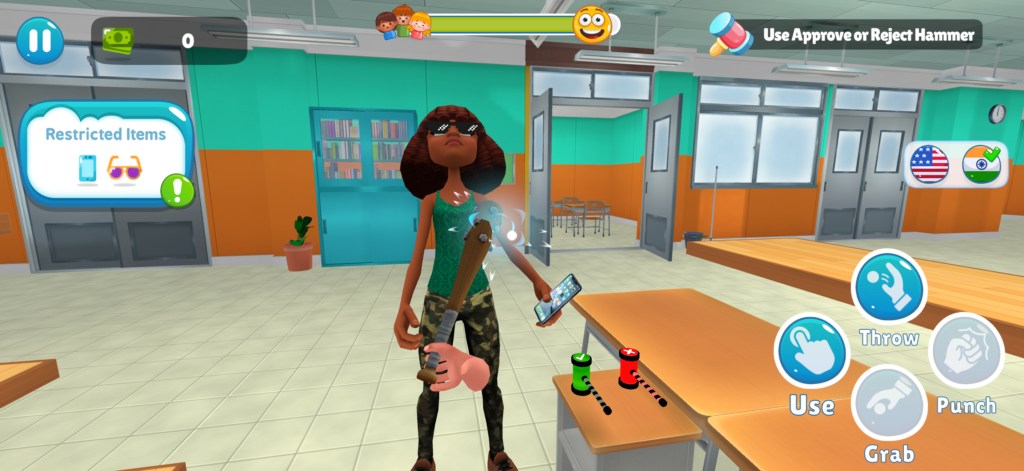Pause the game with the pause button
This screenshot has height=471, width=1024.
click(40, 41)
